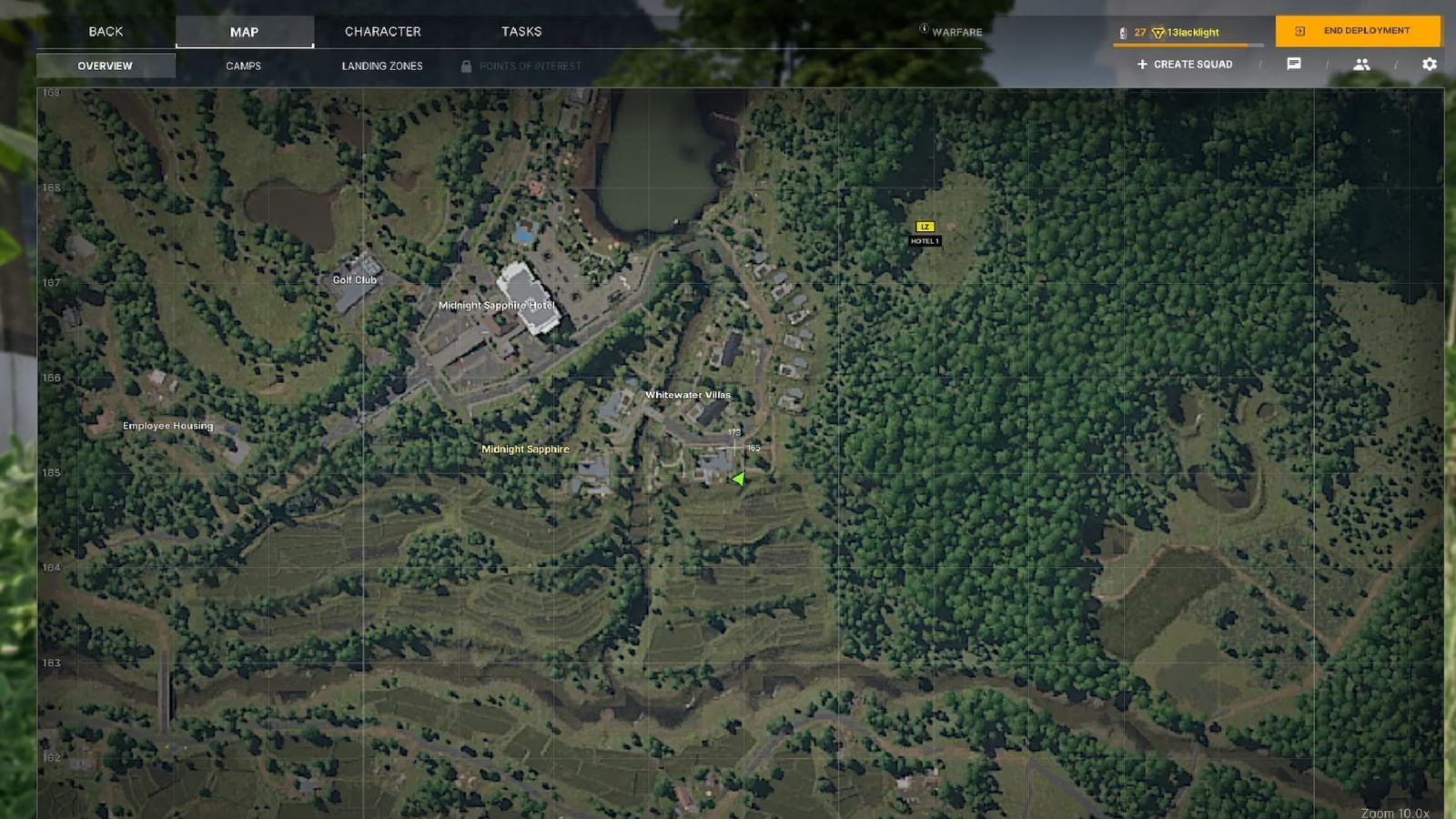Click the Warfare info icon

(923, 30)
